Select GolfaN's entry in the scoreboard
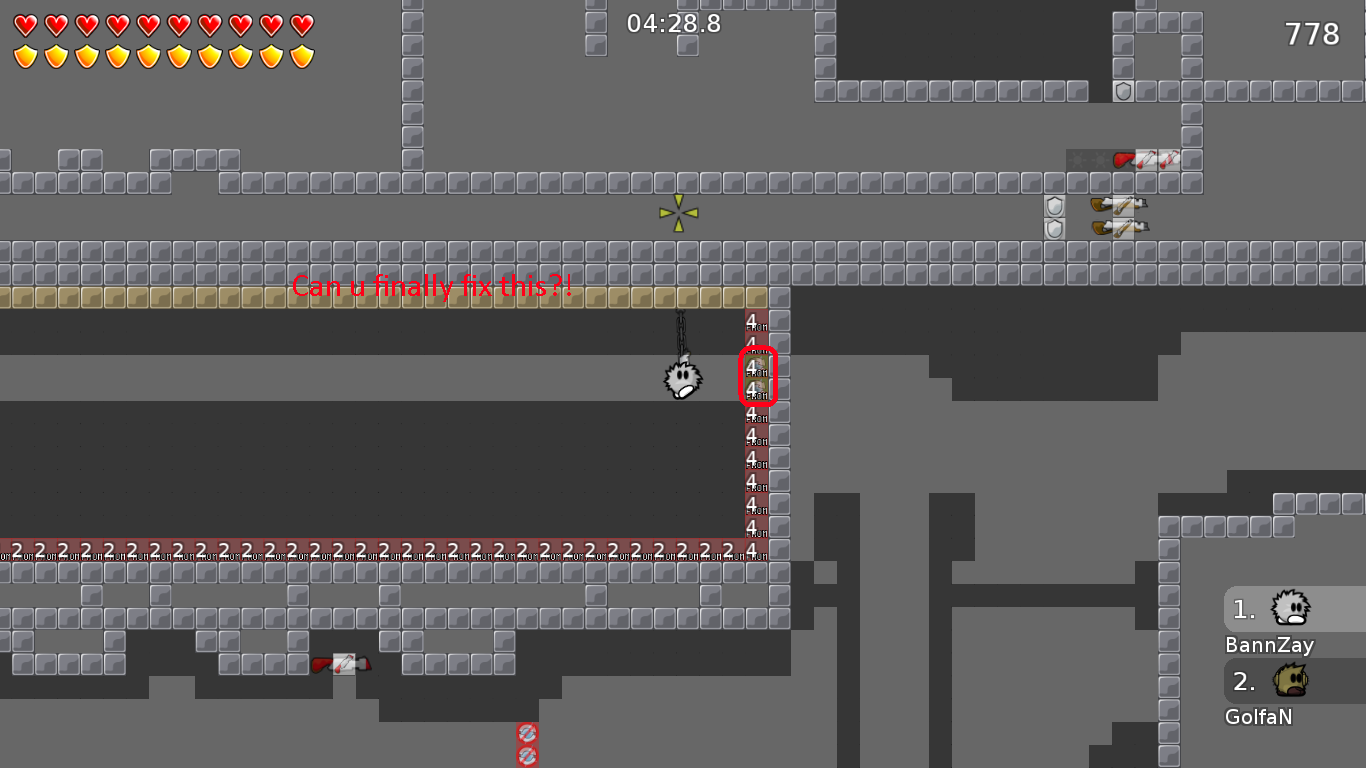This screenshot has height=768, width=1366. 1289,681
